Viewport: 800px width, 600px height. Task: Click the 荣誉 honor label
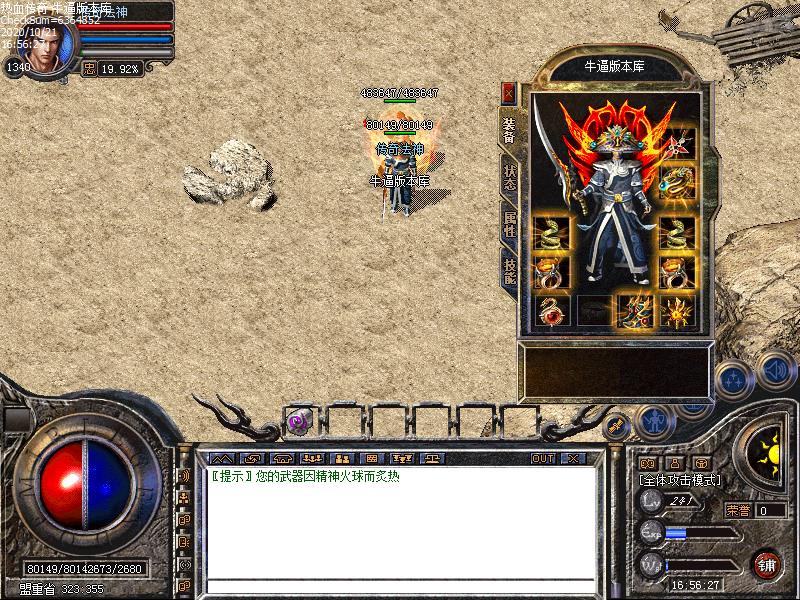point(738,510)
